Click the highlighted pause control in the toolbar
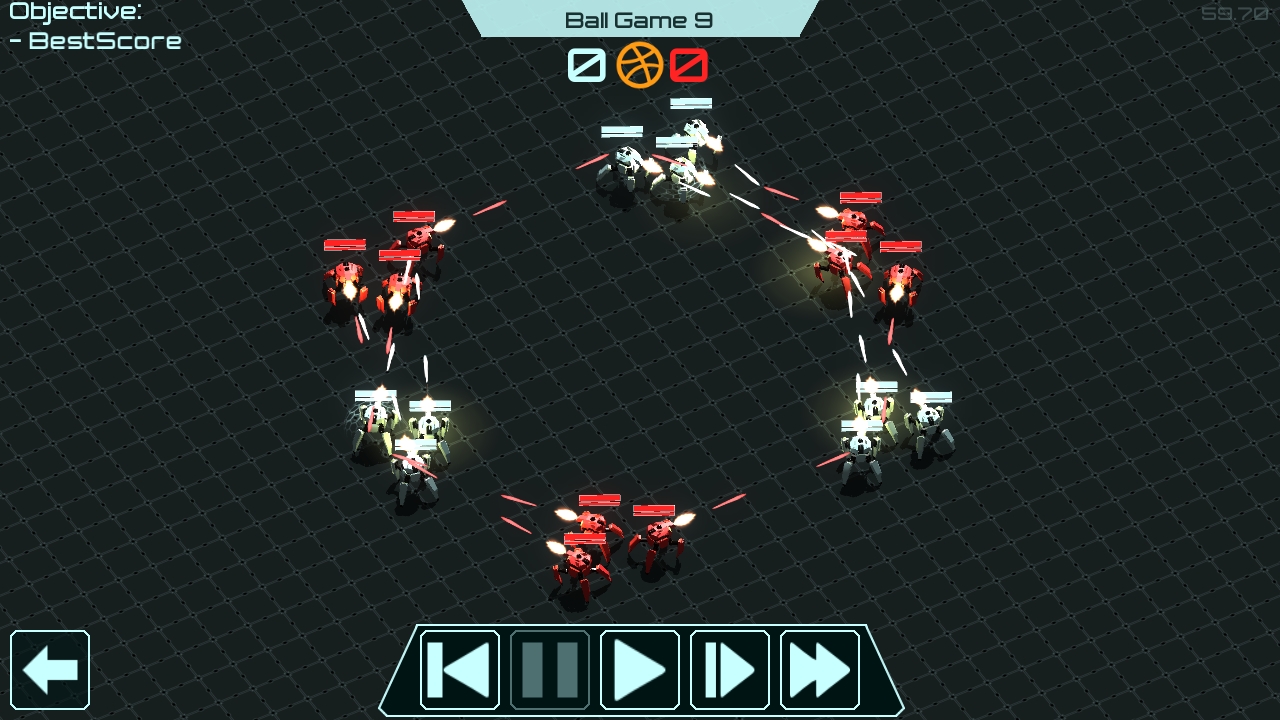 549,669
